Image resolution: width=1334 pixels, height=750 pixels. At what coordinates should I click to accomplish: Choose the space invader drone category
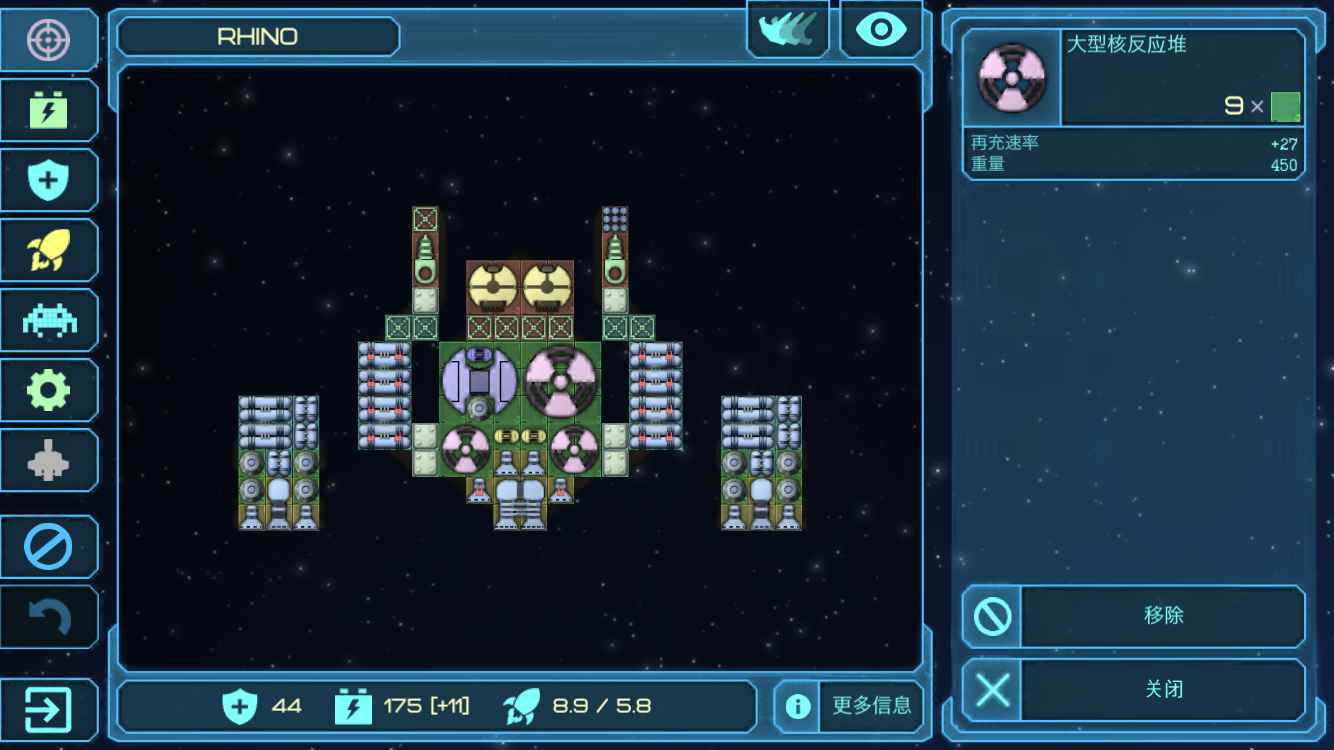pos(48,320)
